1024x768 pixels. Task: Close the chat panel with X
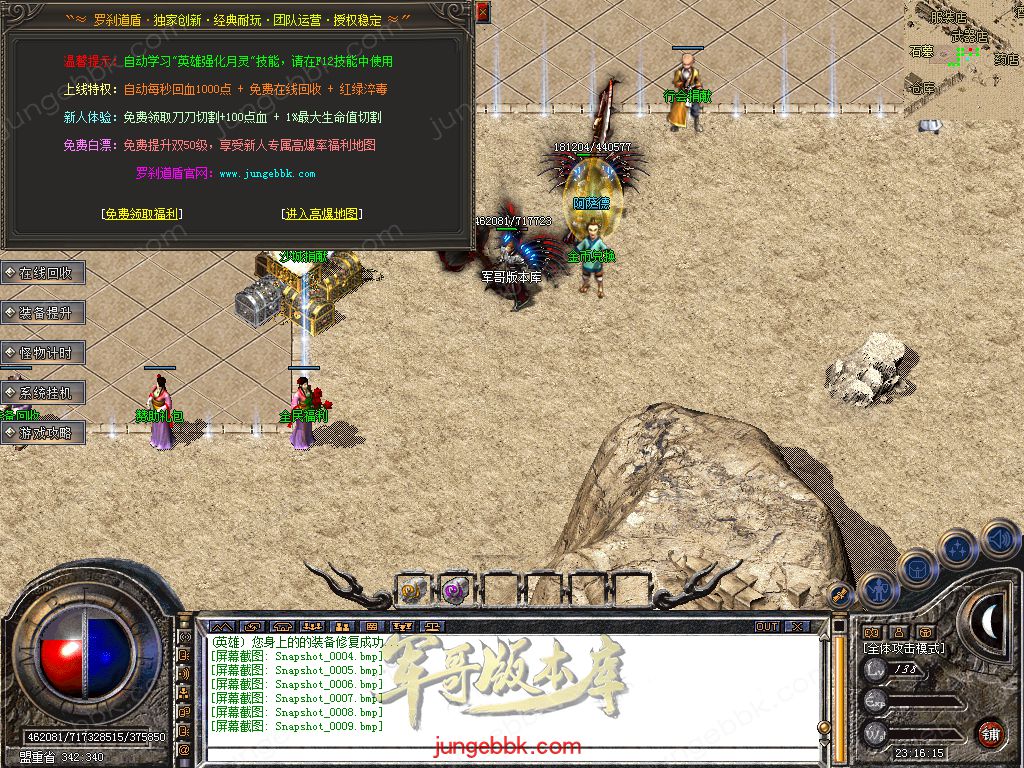point(797,626)
